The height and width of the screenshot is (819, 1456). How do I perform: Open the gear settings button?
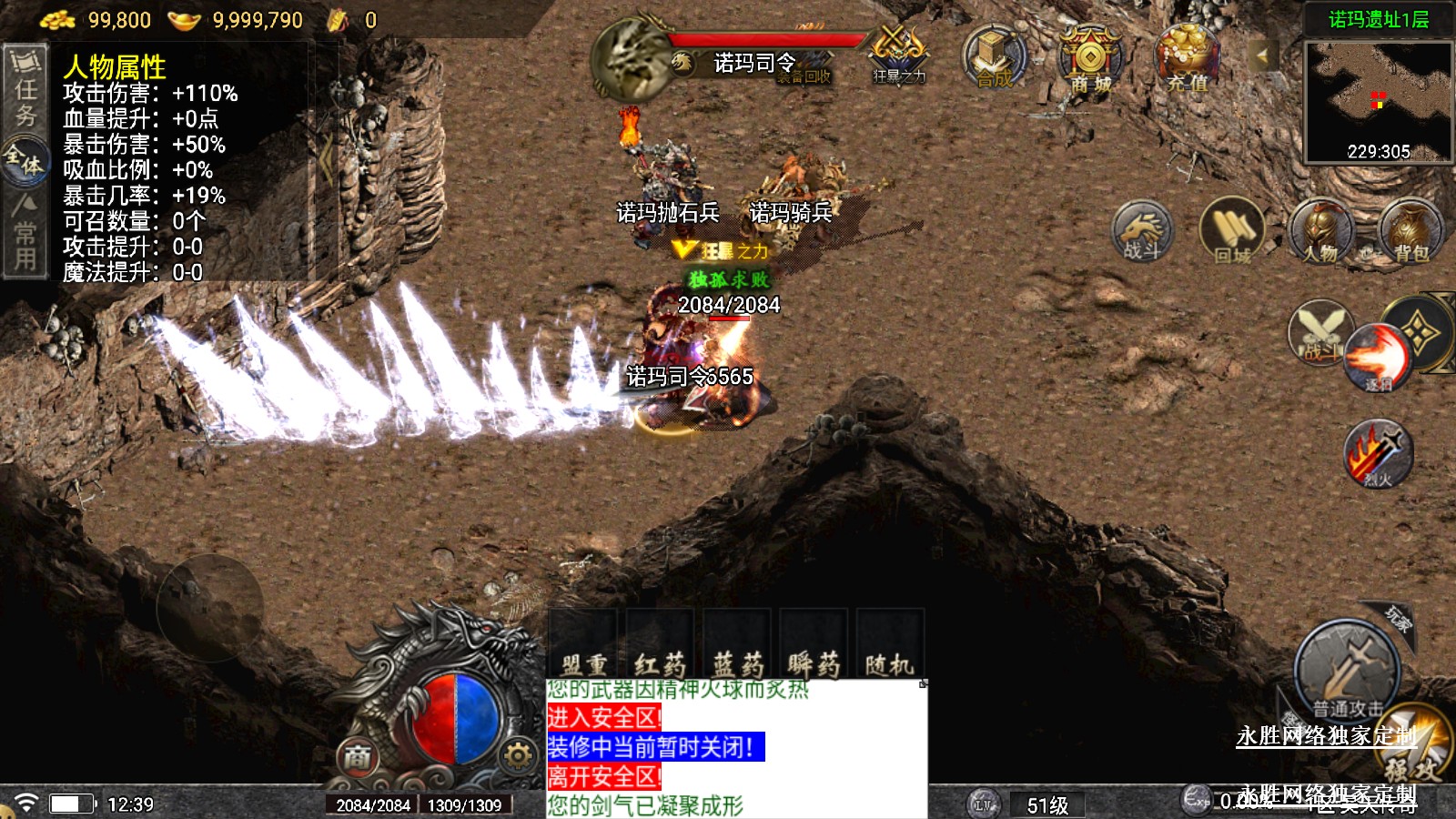(517, 755)
